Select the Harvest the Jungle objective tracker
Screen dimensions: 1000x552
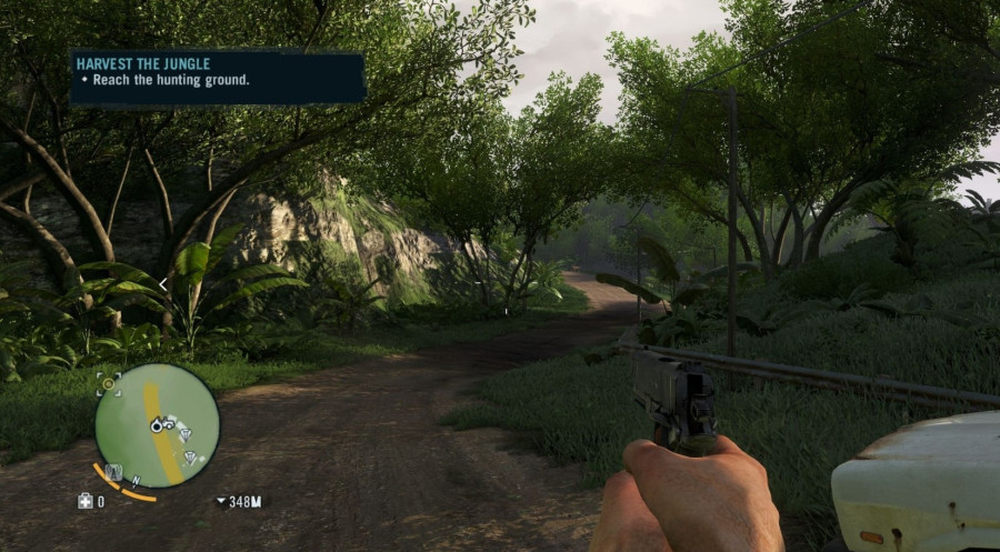coord(217,78)
